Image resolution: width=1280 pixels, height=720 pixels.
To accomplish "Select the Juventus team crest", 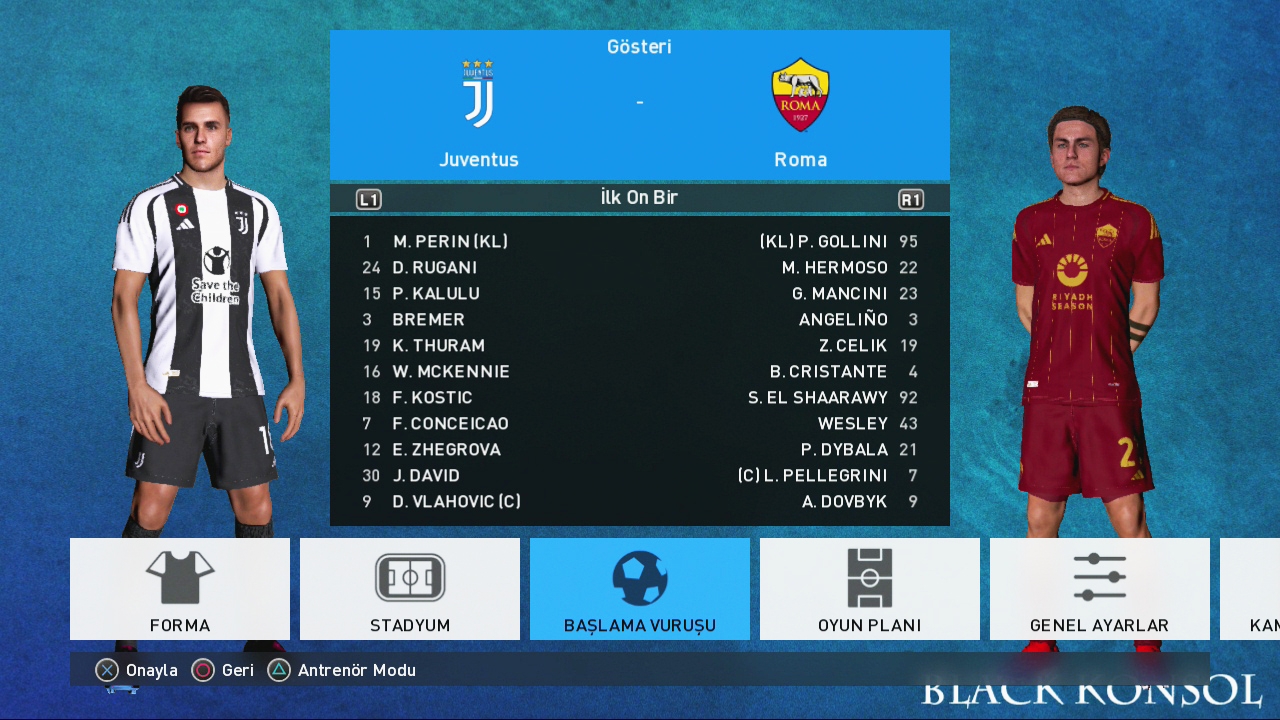I will 478,94.
